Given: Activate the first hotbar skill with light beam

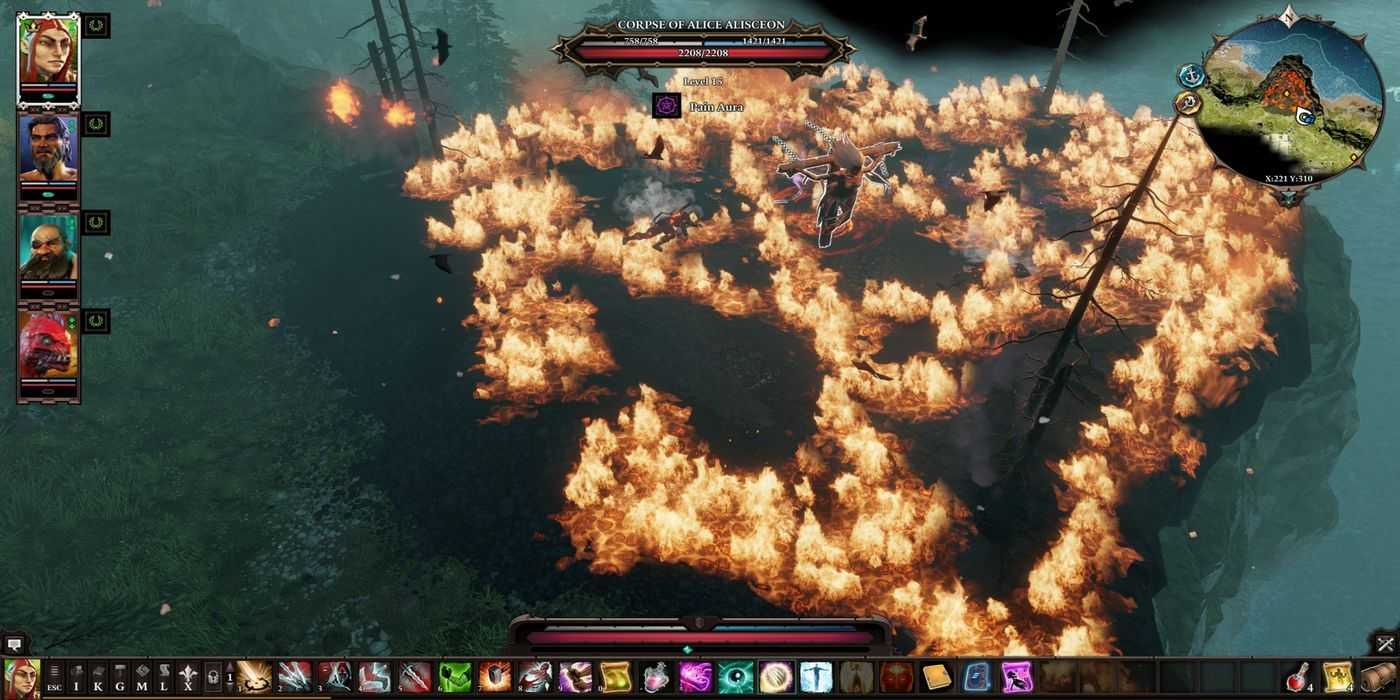Looking at the screenshot, I should [x=254, y=677].
